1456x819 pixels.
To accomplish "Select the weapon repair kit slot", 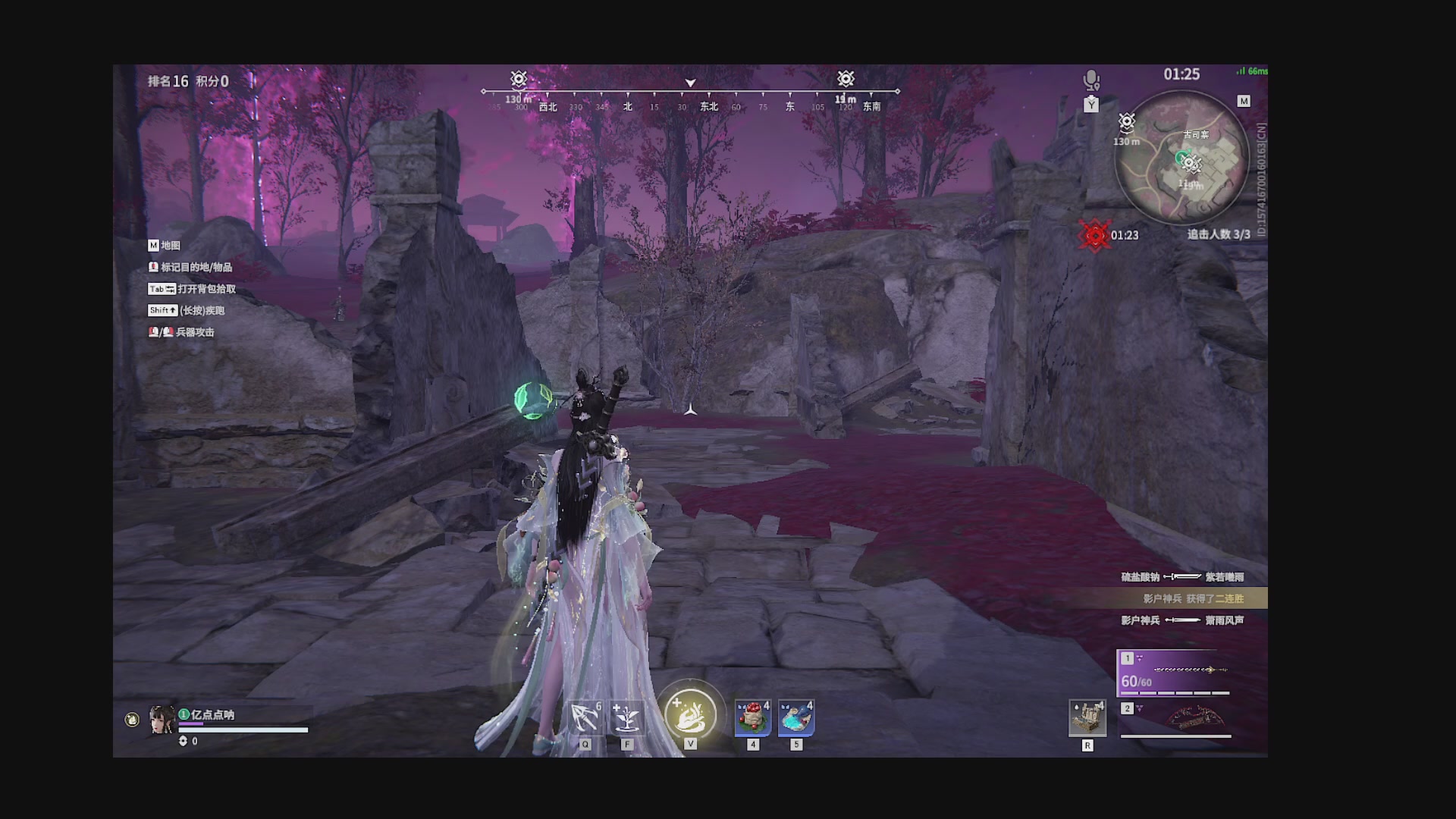I will 1087,718.
